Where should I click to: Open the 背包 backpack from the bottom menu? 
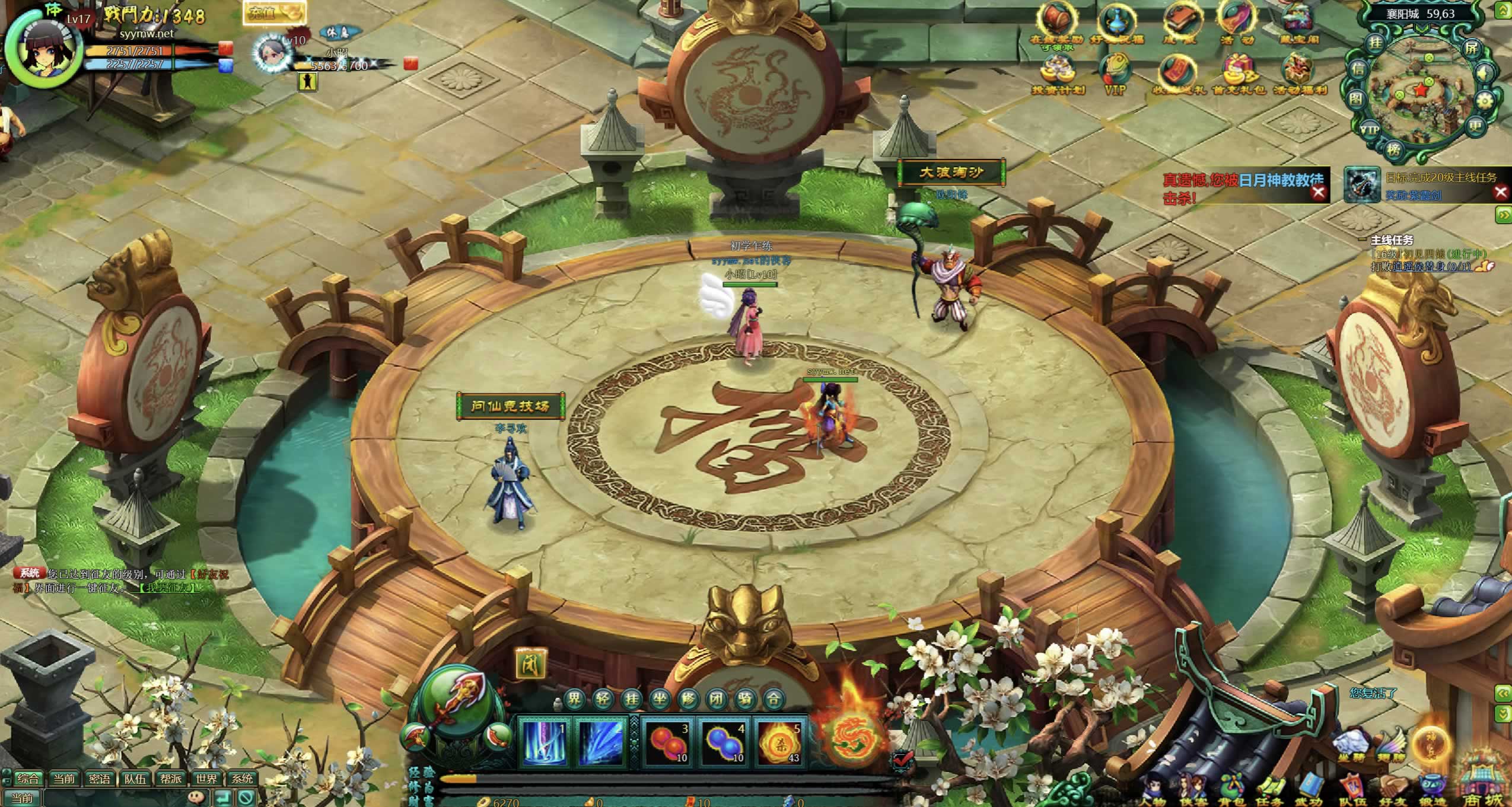coord(1231,789)
